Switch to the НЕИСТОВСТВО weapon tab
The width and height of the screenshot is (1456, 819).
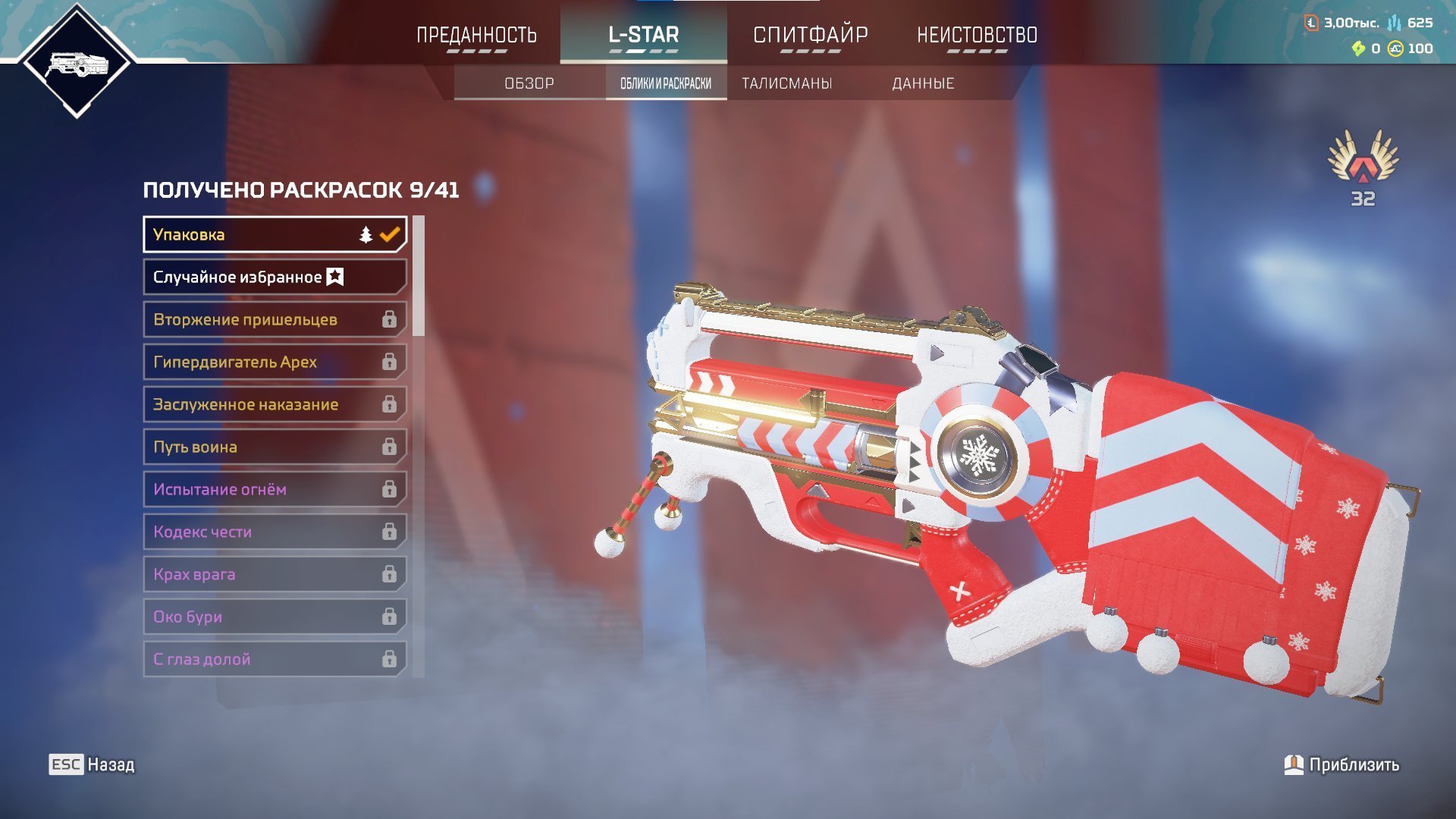[x=977, y=35]
